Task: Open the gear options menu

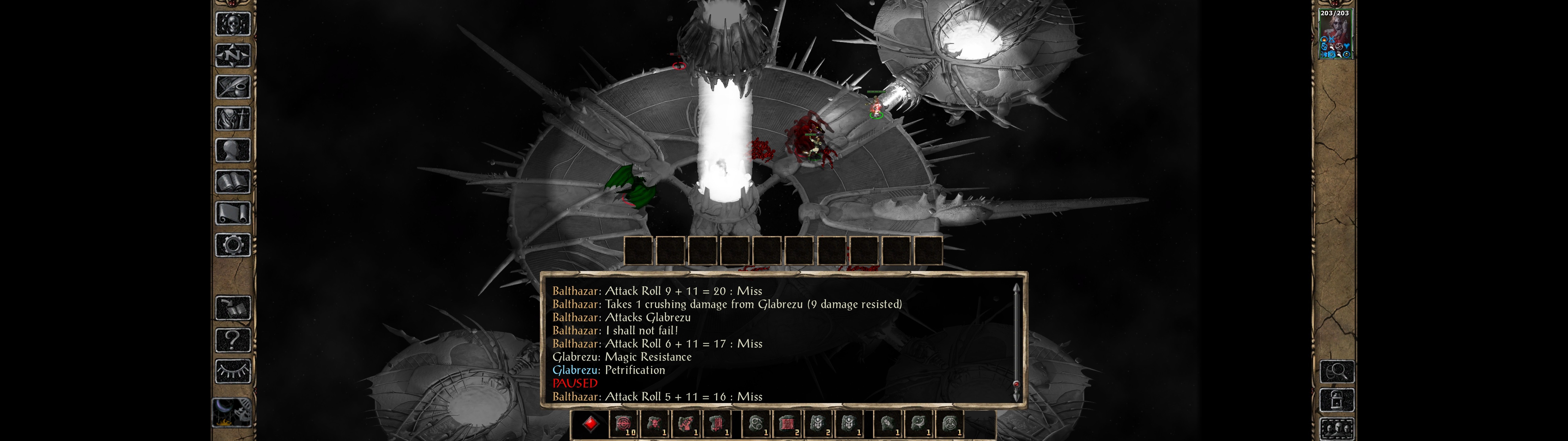Action: [x=233, y=245]
